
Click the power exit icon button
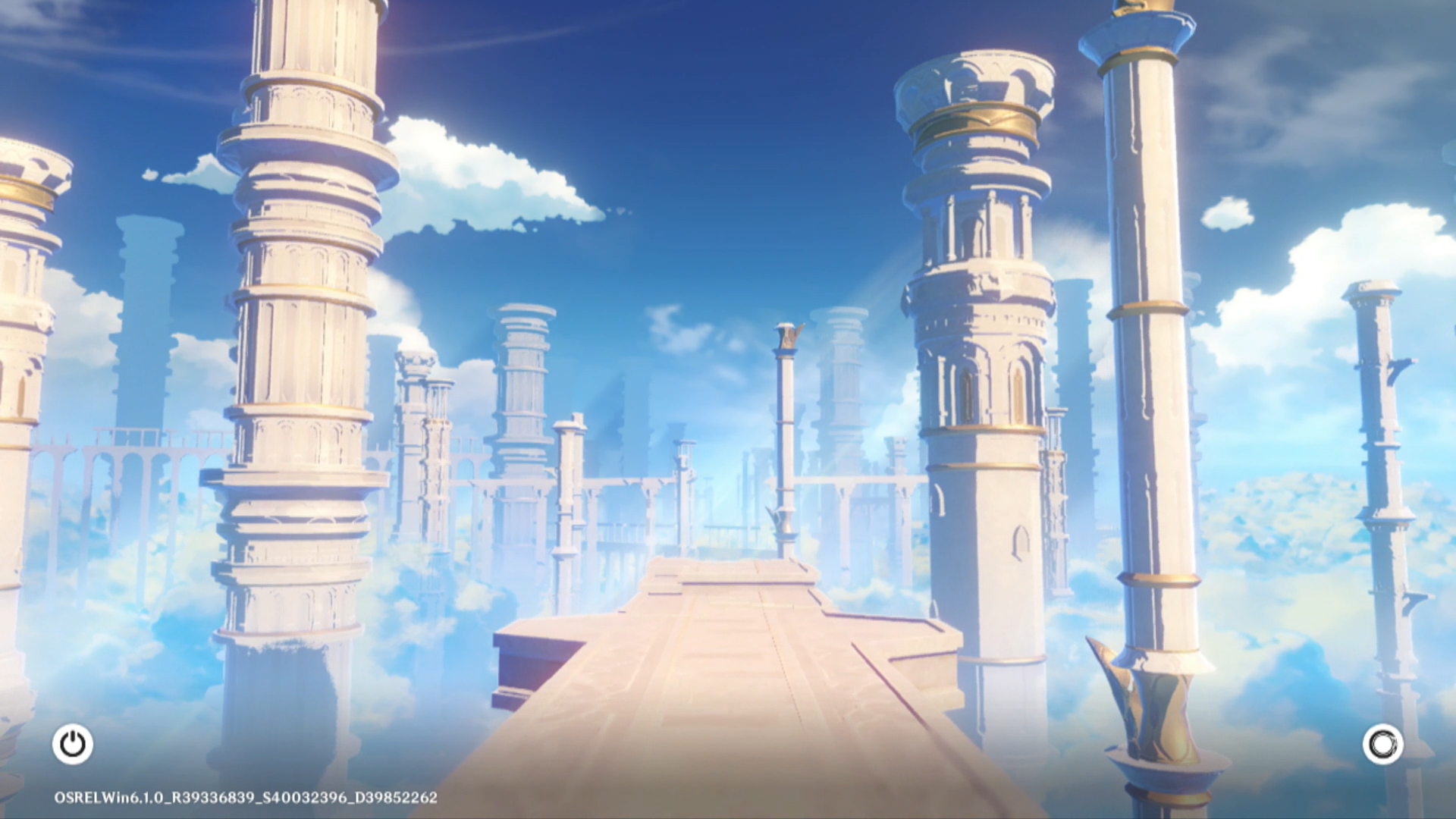[x=73, y=744]
